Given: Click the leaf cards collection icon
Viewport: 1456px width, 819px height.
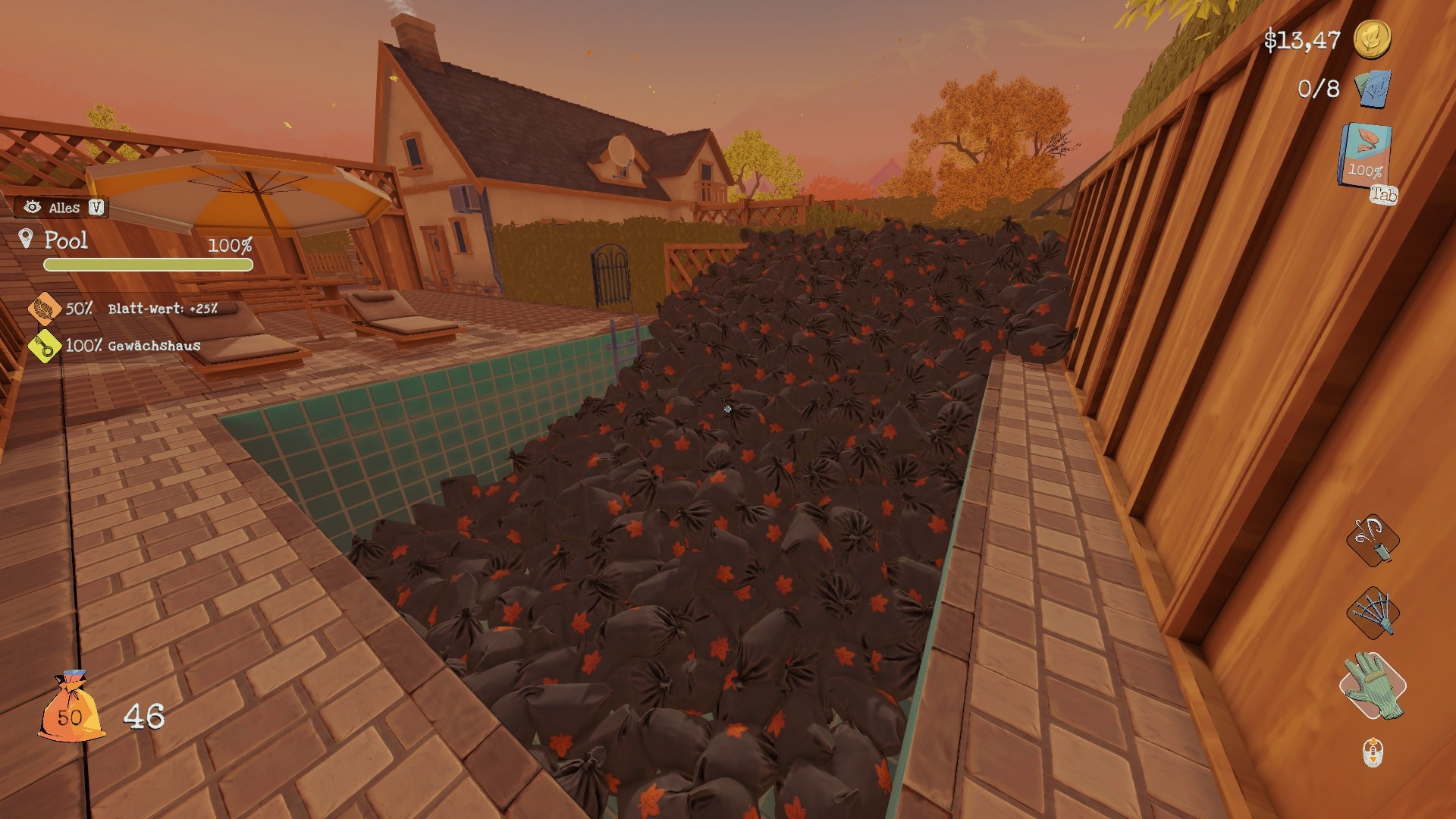Looking at the screenshot, I should coord(1373,89).
